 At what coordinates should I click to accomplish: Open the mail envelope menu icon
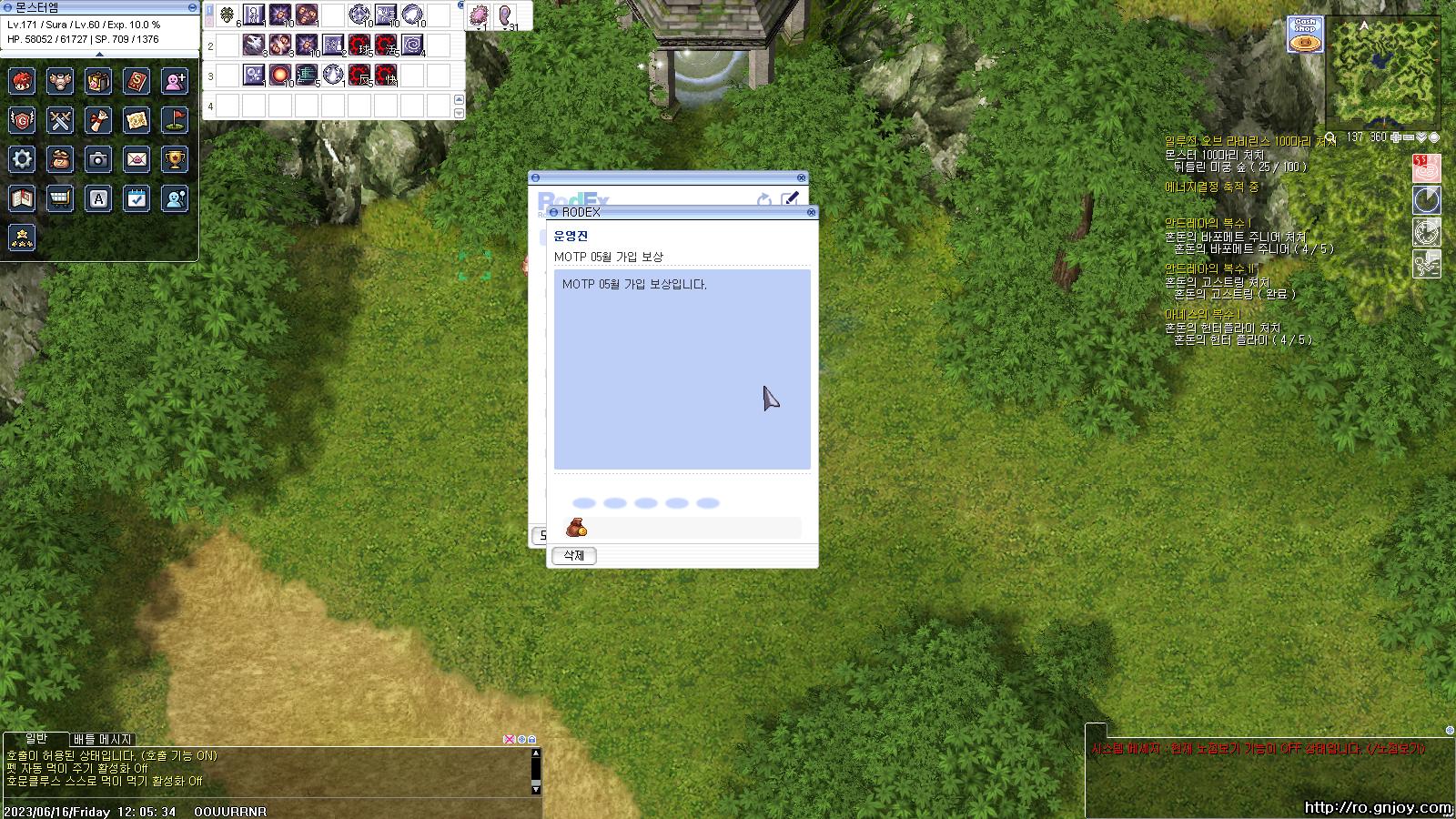coord(136,159)
